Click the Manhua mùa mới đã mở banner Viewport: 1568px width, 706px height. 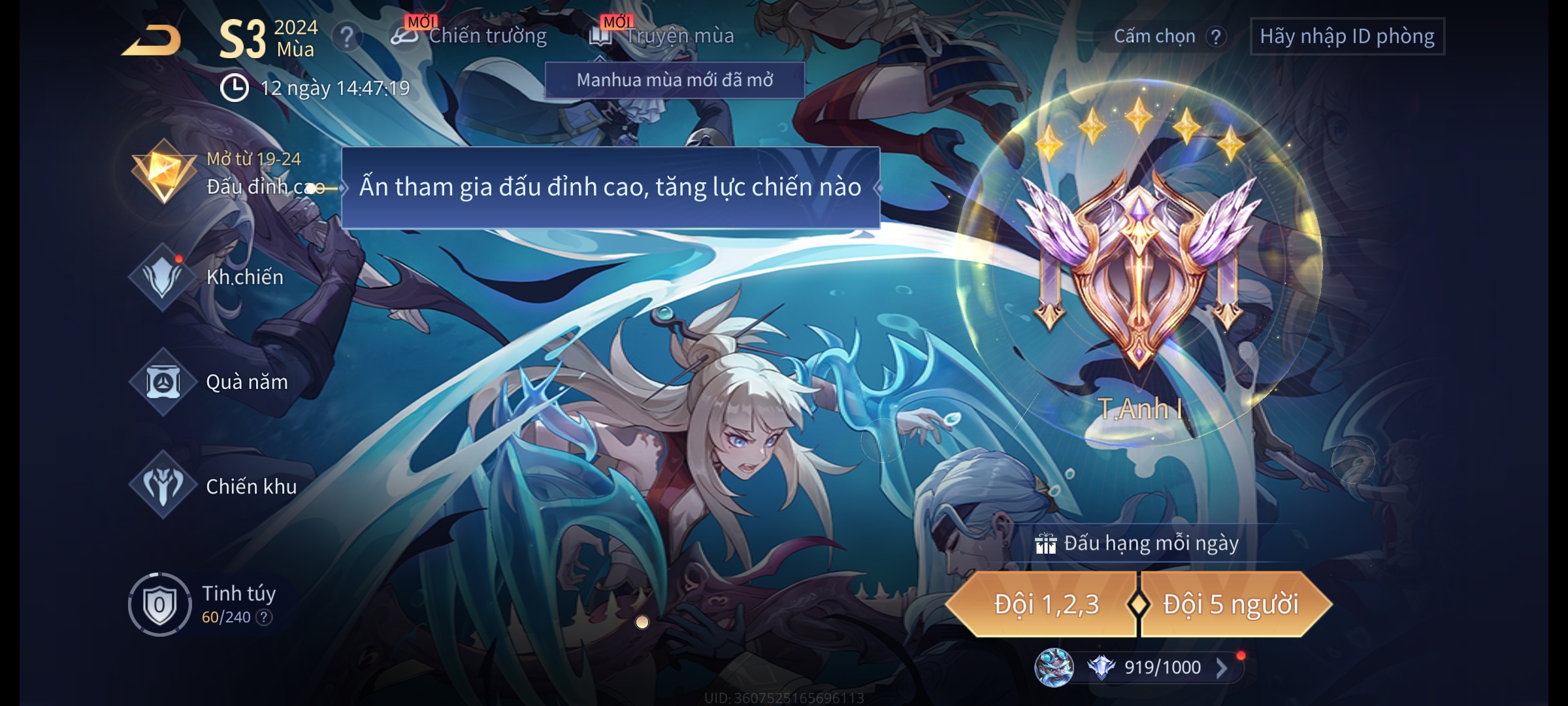point(674,80)
